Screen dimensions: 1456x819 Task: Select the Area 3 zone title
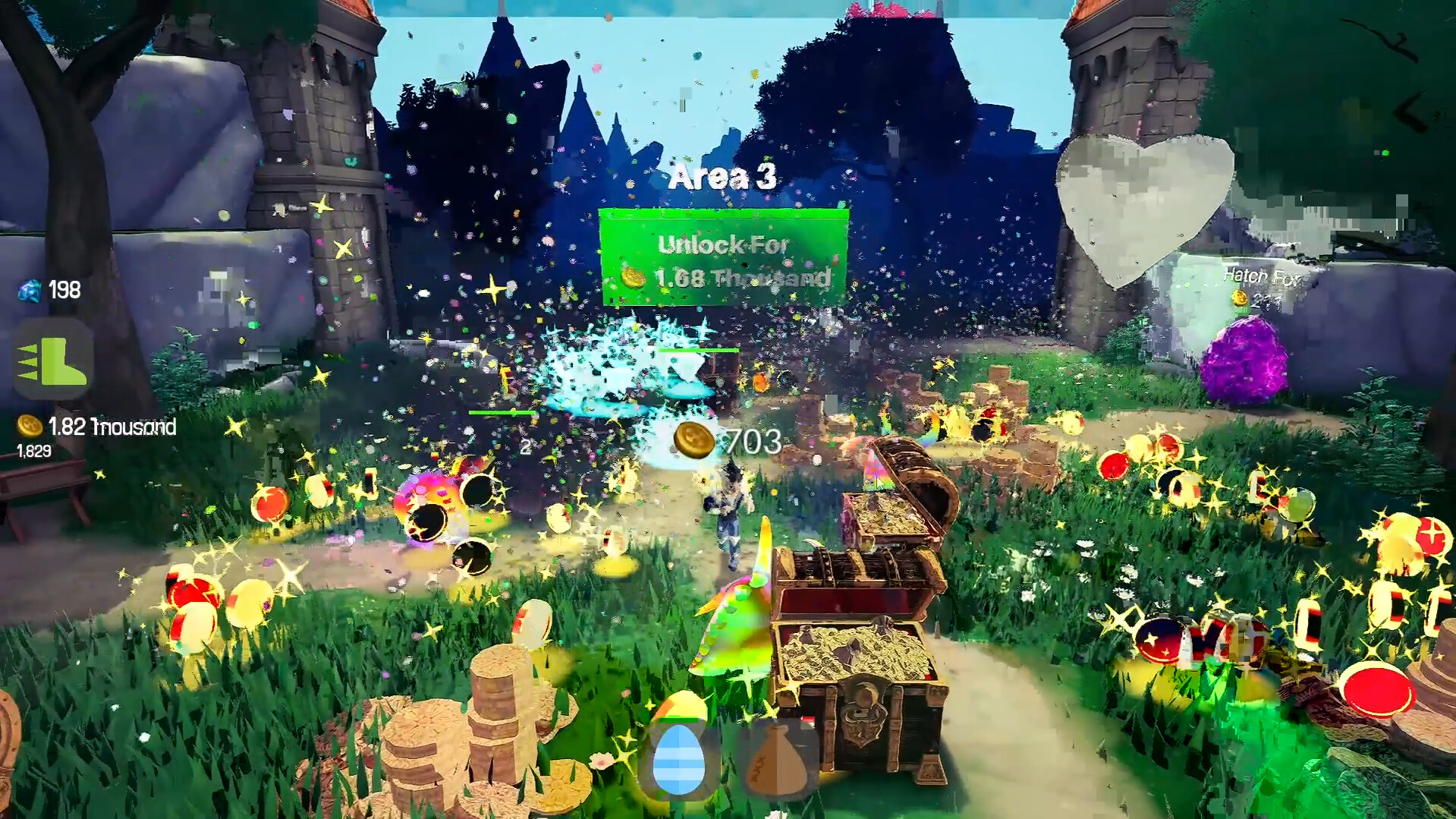tap(722, 177)
